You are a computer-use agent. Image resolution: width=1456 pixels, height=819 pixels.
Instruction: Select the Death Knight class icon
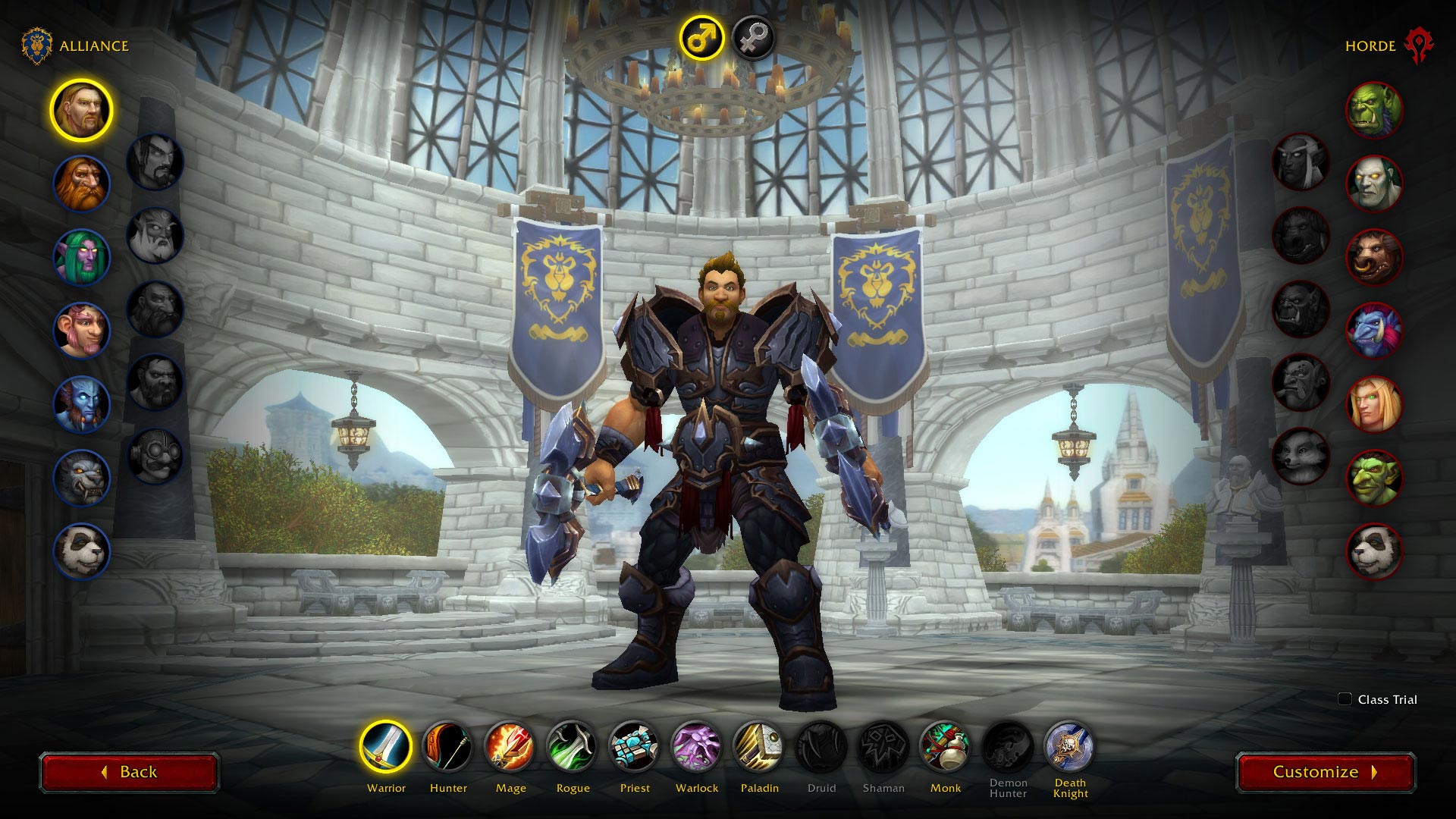point(1069,747)
